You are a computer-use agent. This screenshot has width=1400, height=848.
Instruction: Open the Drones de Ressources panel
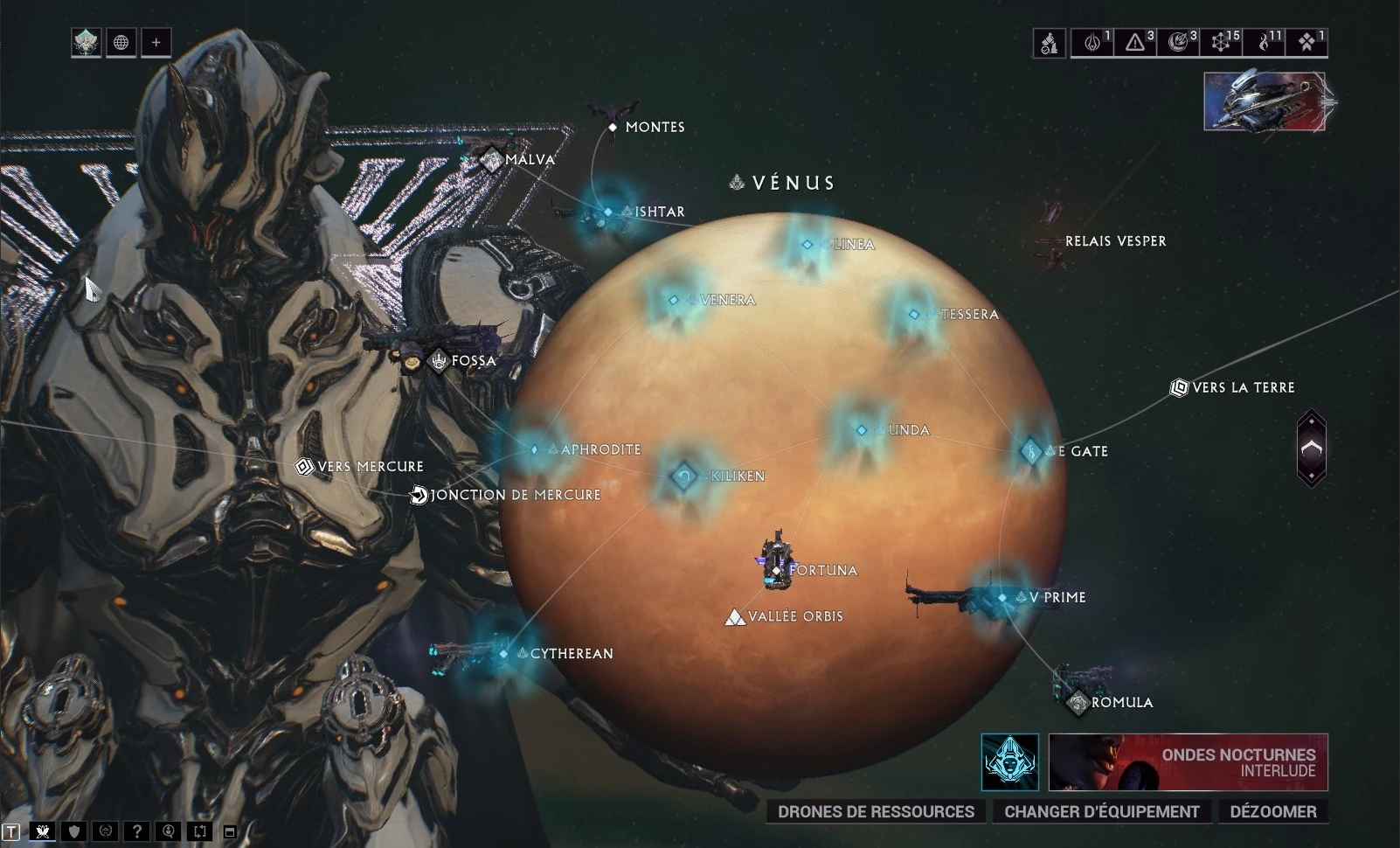pyautogui.click(x=876, y=811)
